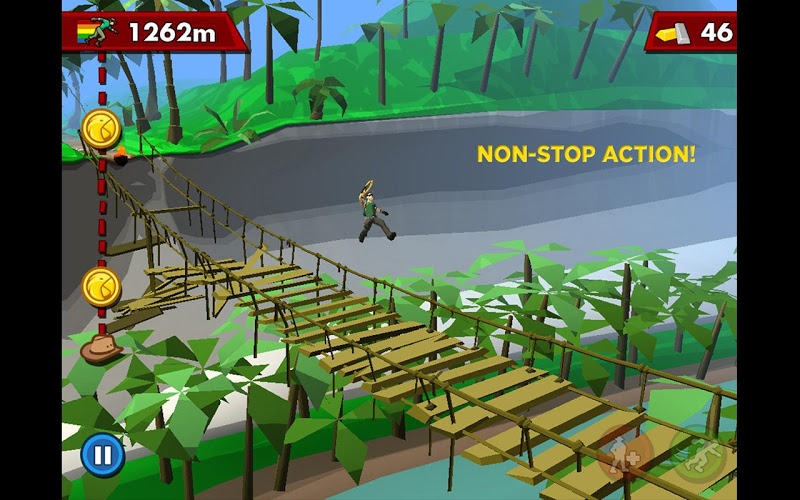Tap the orange extra-life explorer button
800x500 pixels.
(626, 454)
